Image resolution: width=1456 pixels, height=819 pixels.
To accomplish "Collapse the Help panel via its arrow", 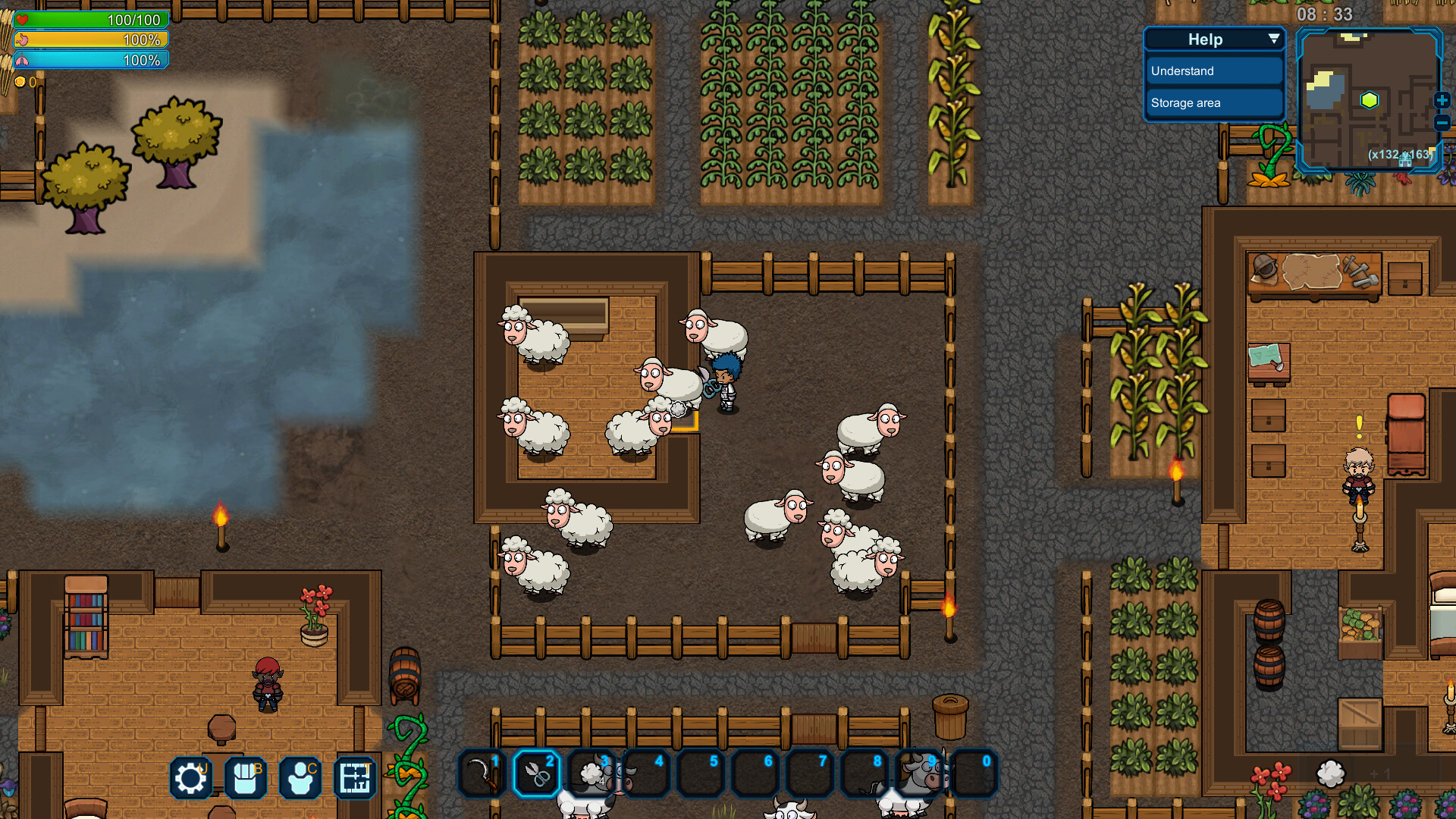I will pos(1273,39).
